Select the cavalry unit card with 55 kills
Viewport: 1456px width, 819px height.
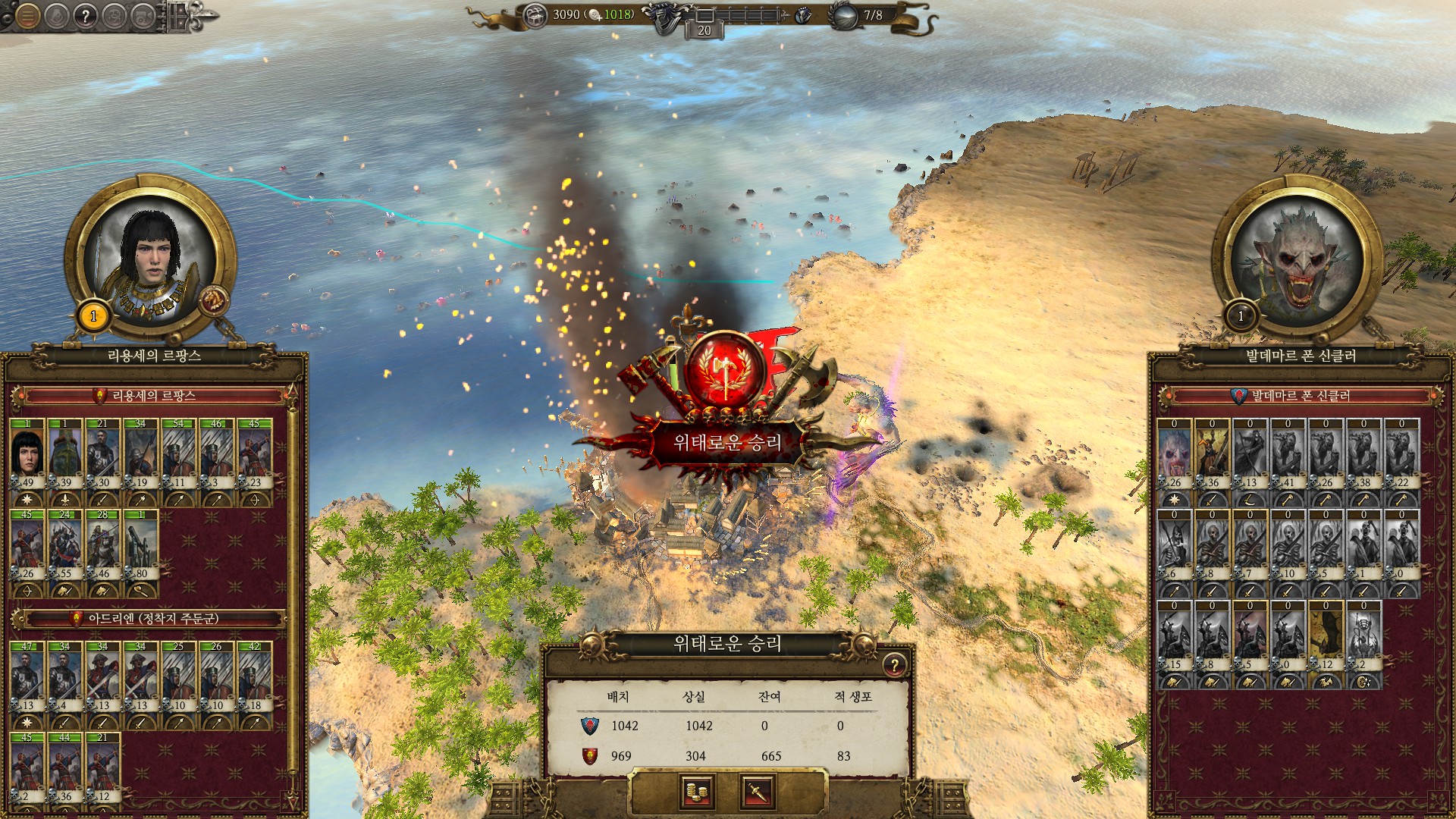[x=65, y=544]
